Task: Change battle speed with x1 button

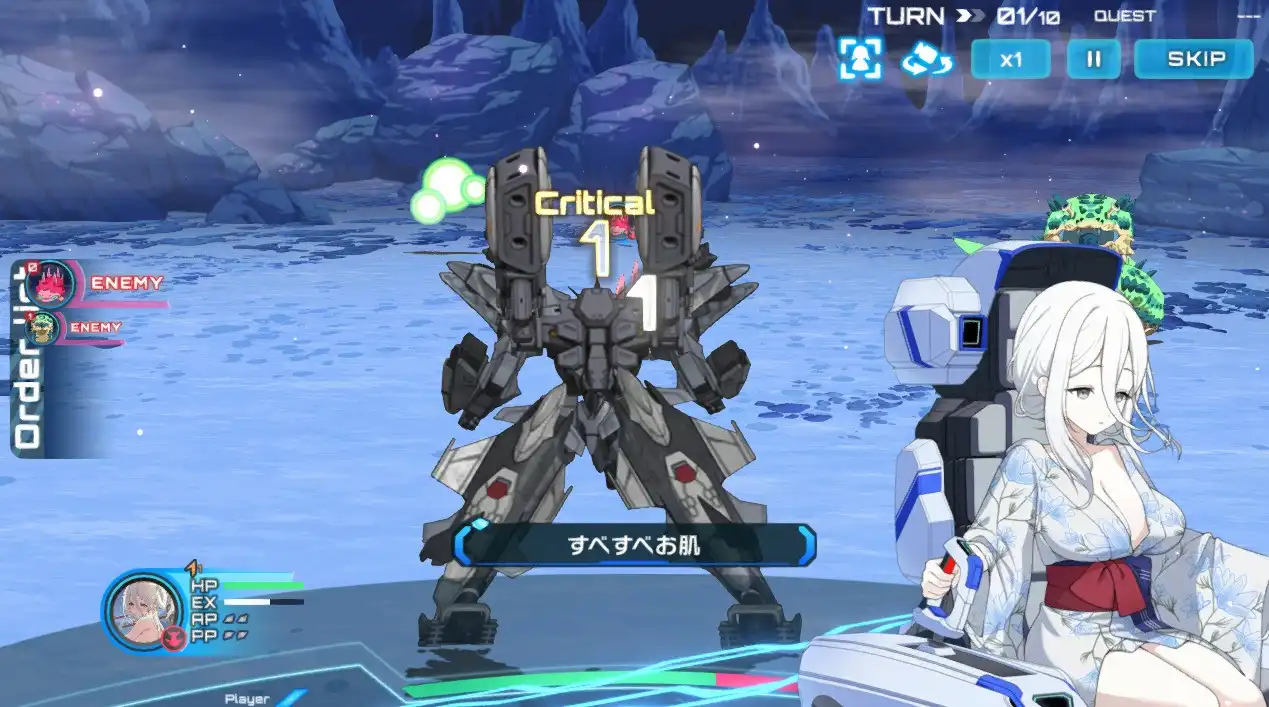Action: coord(1010,59)
